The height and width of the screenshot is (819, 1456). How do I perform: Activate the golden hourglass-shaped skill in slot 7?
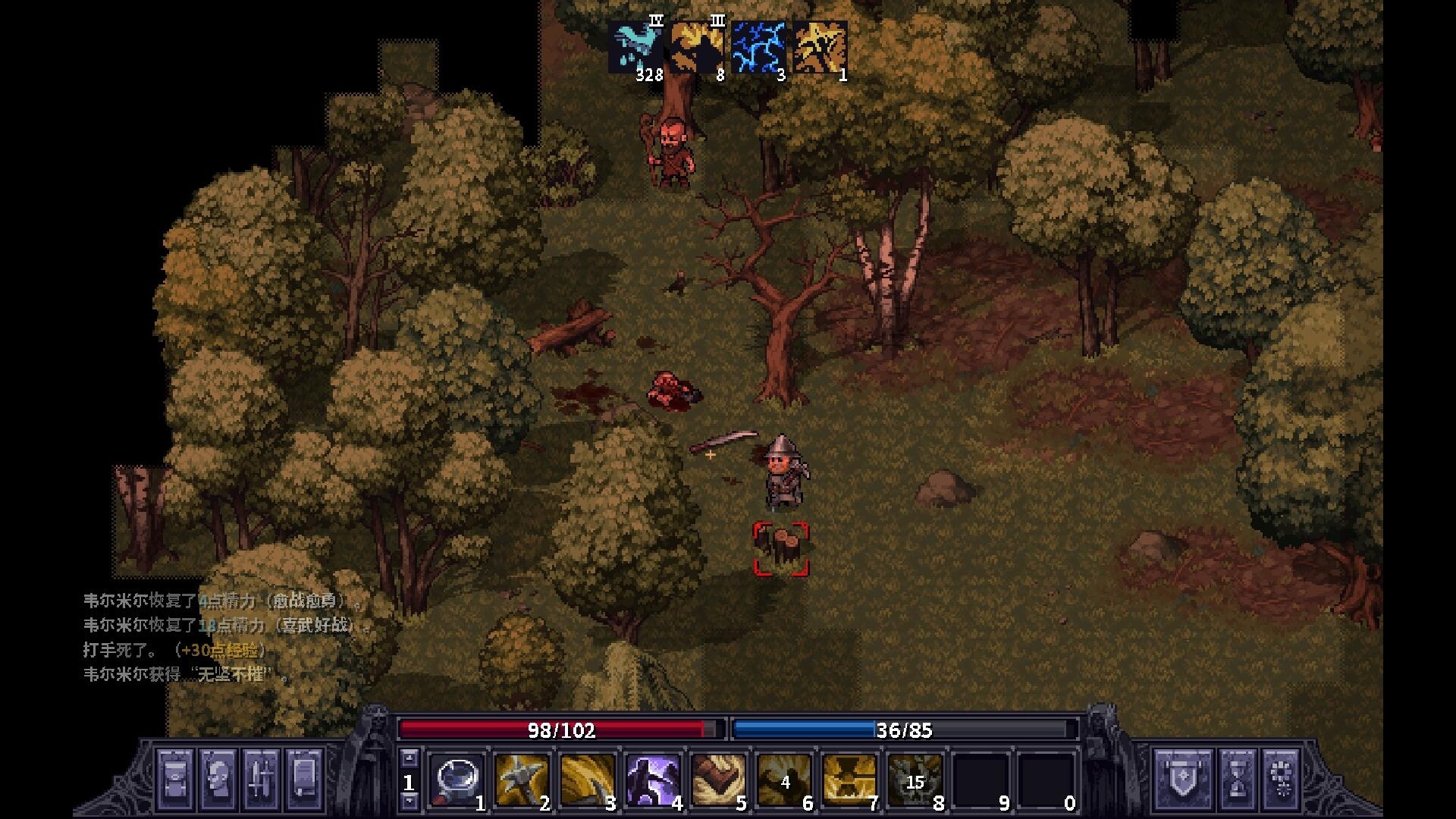click(x=849, y=779)
